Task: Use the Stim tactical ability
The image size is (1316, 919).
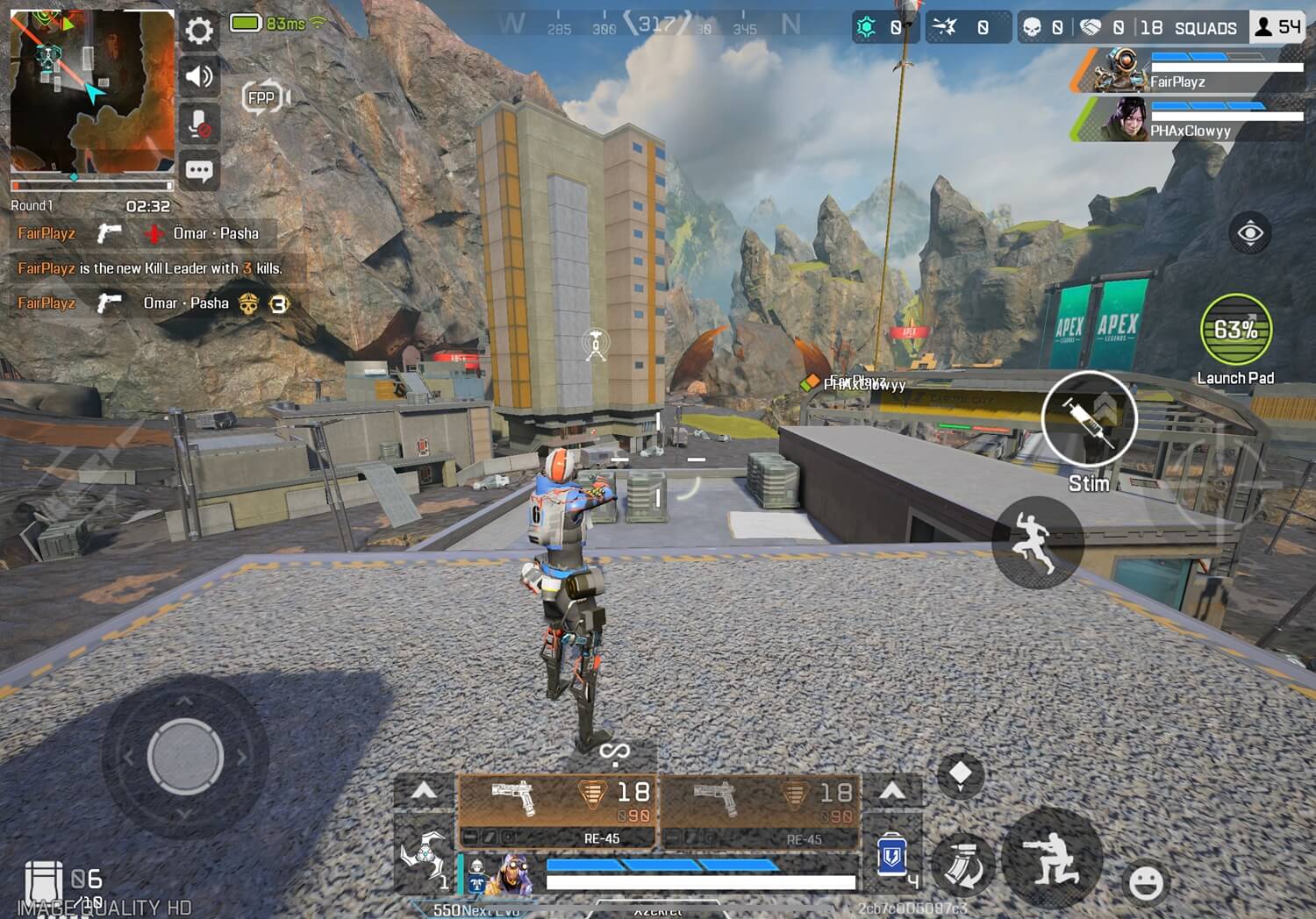Action: [x=1089, y=418]
